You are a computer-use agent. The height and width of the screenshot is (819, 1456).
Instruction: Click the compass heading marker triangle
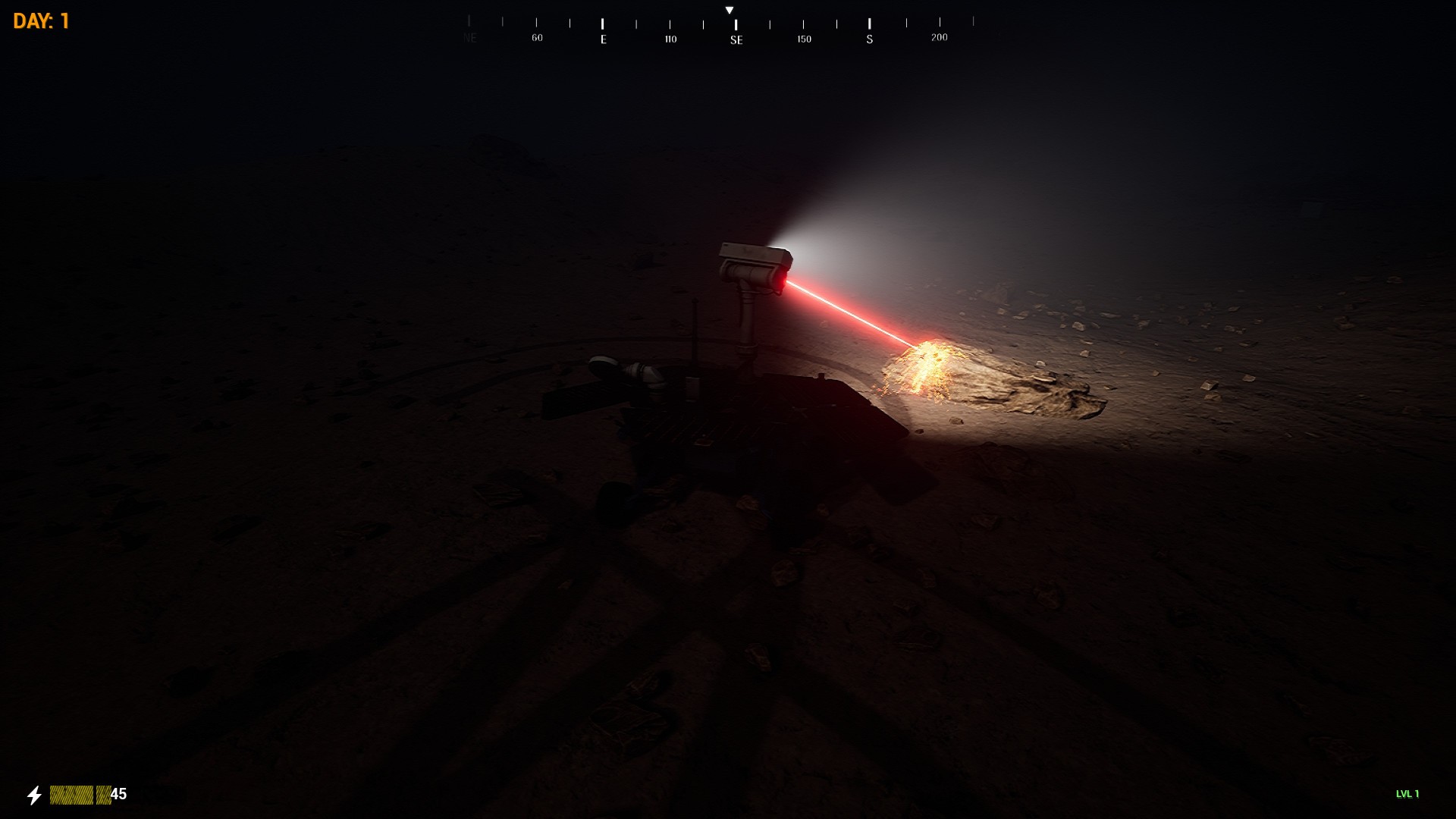(730, 11)
